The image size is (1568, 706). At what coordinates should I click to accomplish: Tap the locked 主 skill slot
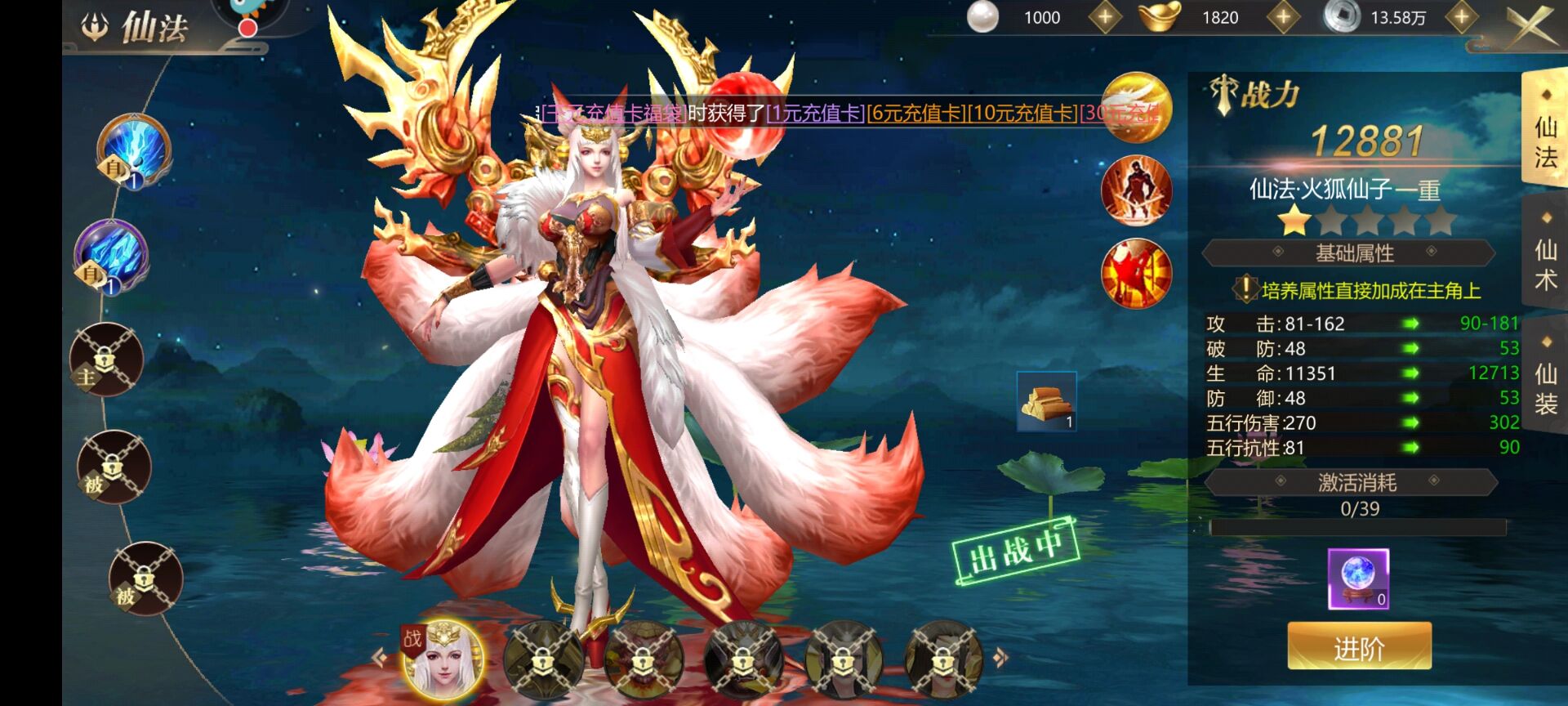106,360
